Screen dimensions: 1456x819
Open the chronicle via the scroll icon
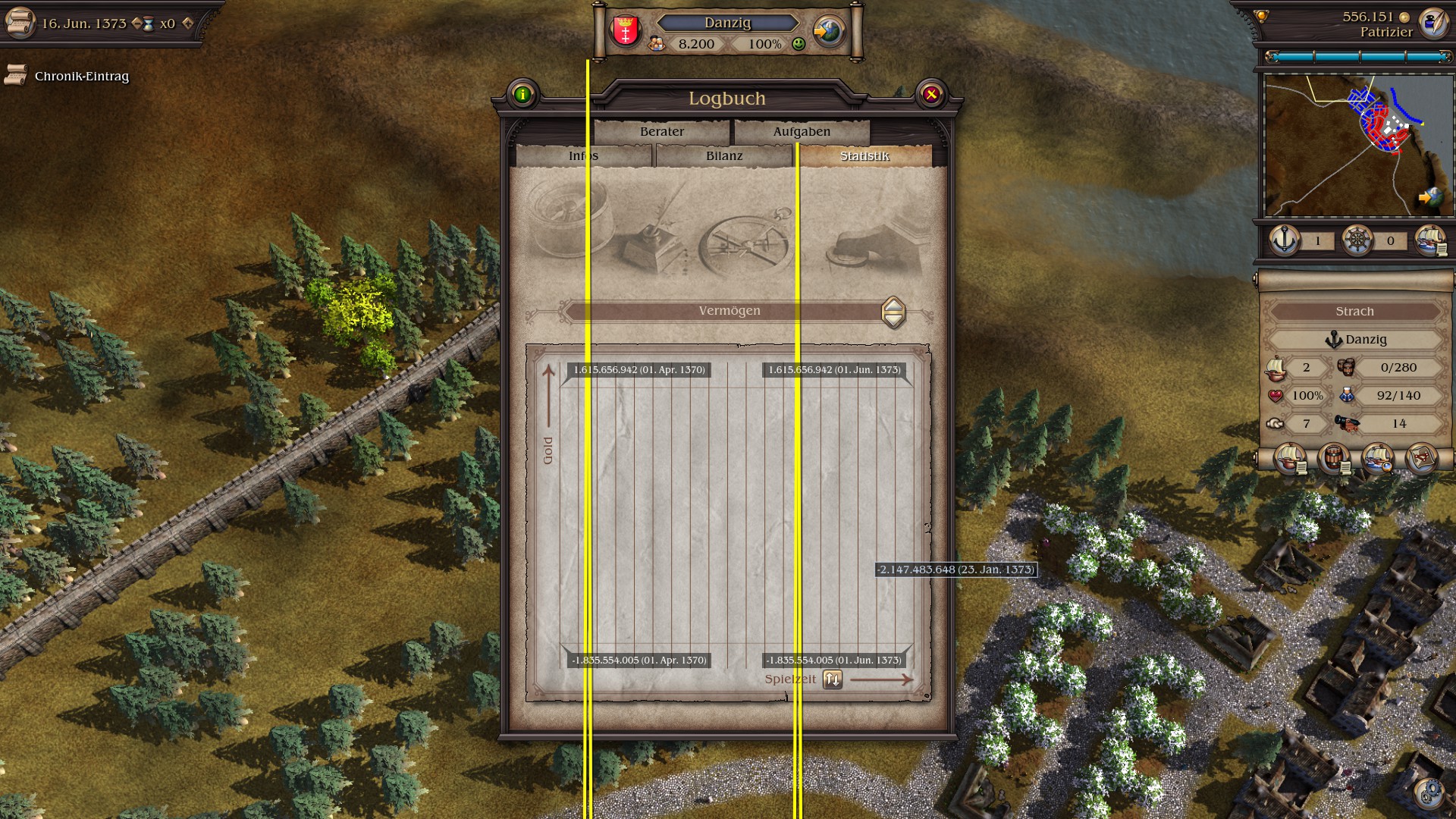click(x=20, y=23)
